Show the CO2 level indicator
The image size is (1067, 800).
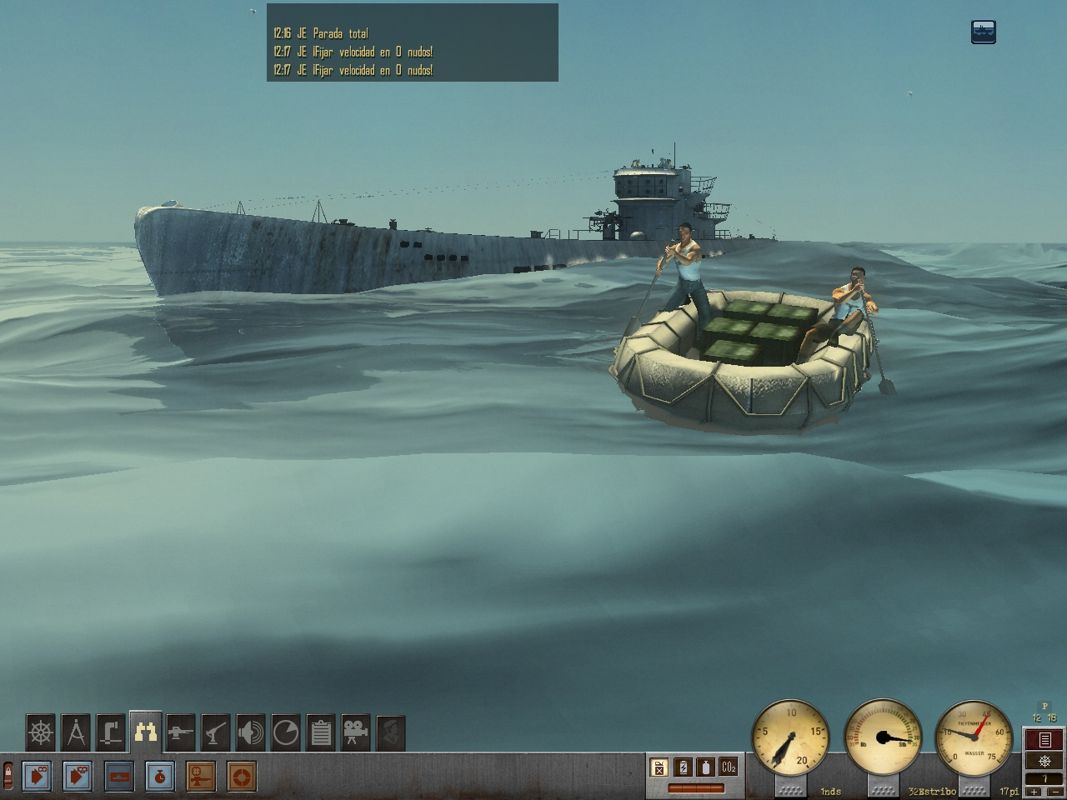tap(729, 768)
